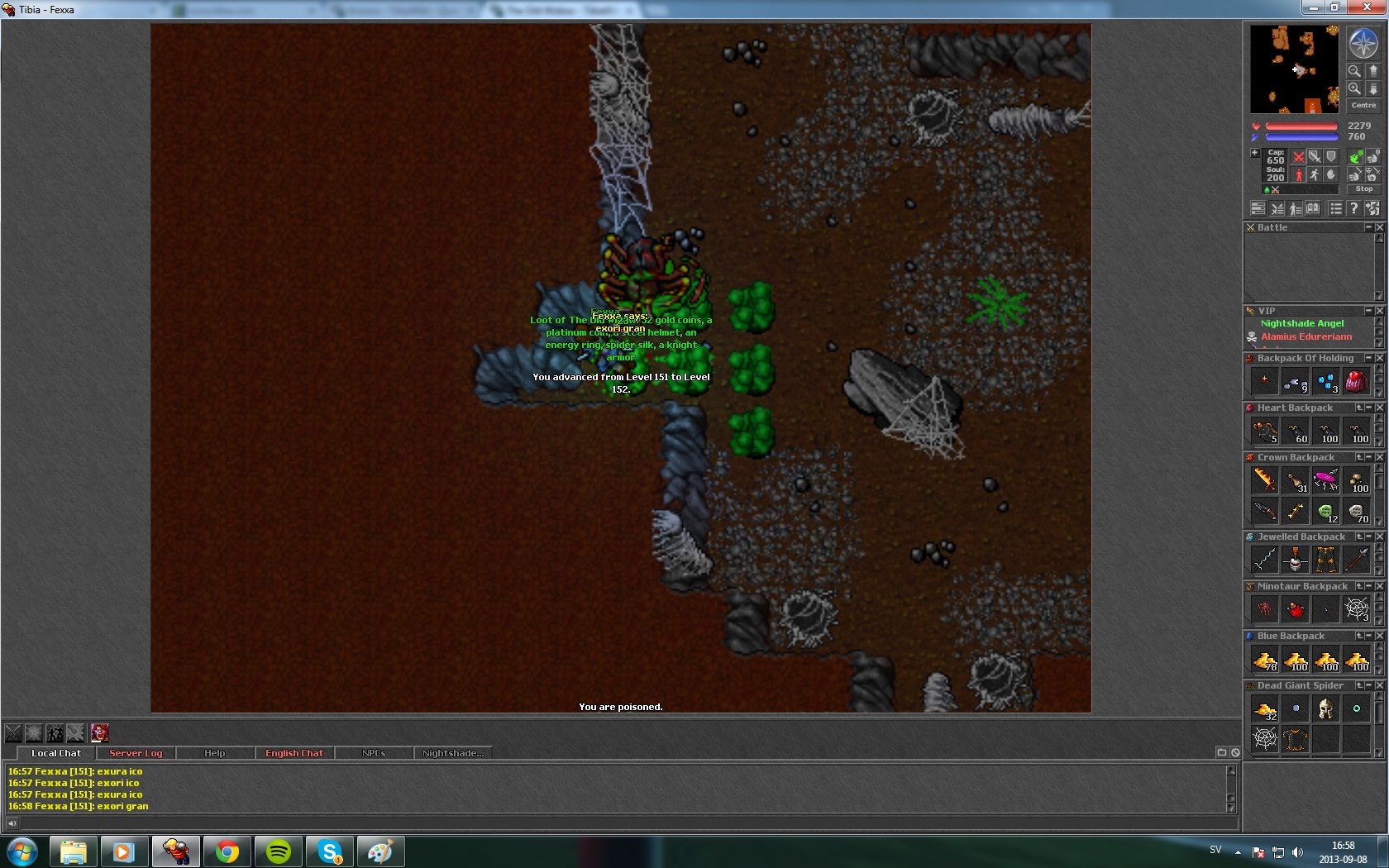
Task: Select the steel helmet in Dead Giant Spider
Action: click(1326, 708)
